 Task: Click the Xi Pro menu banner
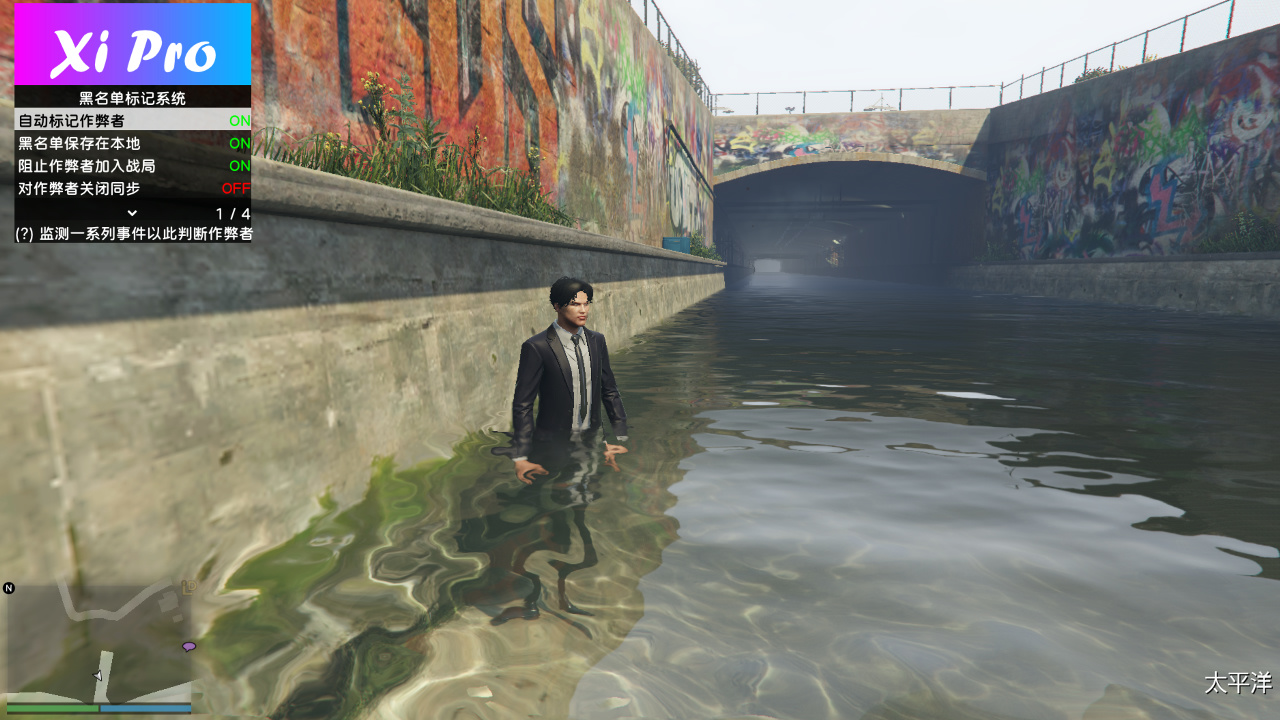click(132, 45)
